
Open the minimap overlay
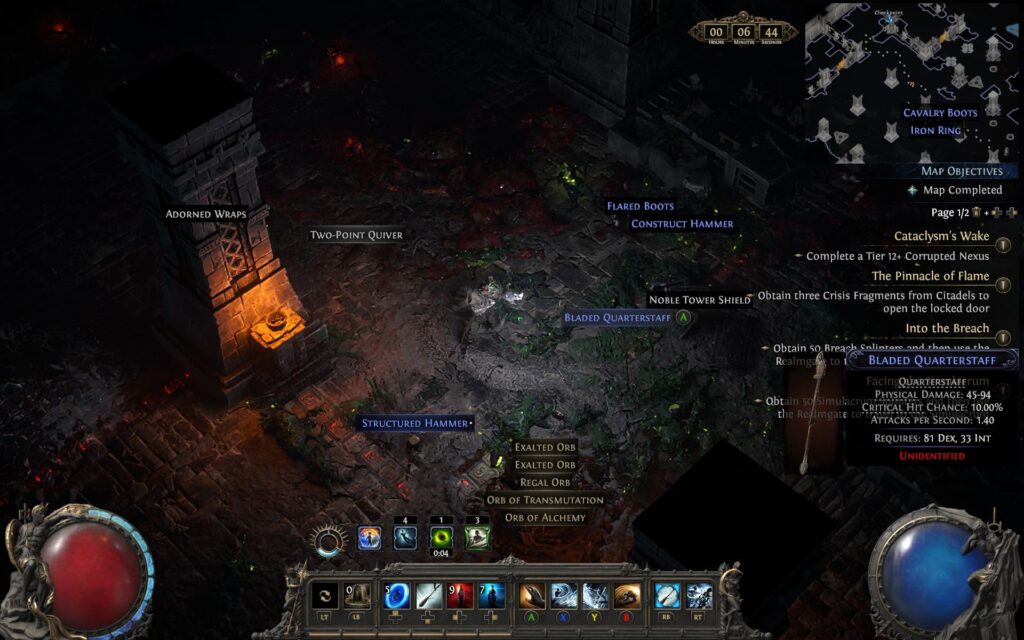910,80
